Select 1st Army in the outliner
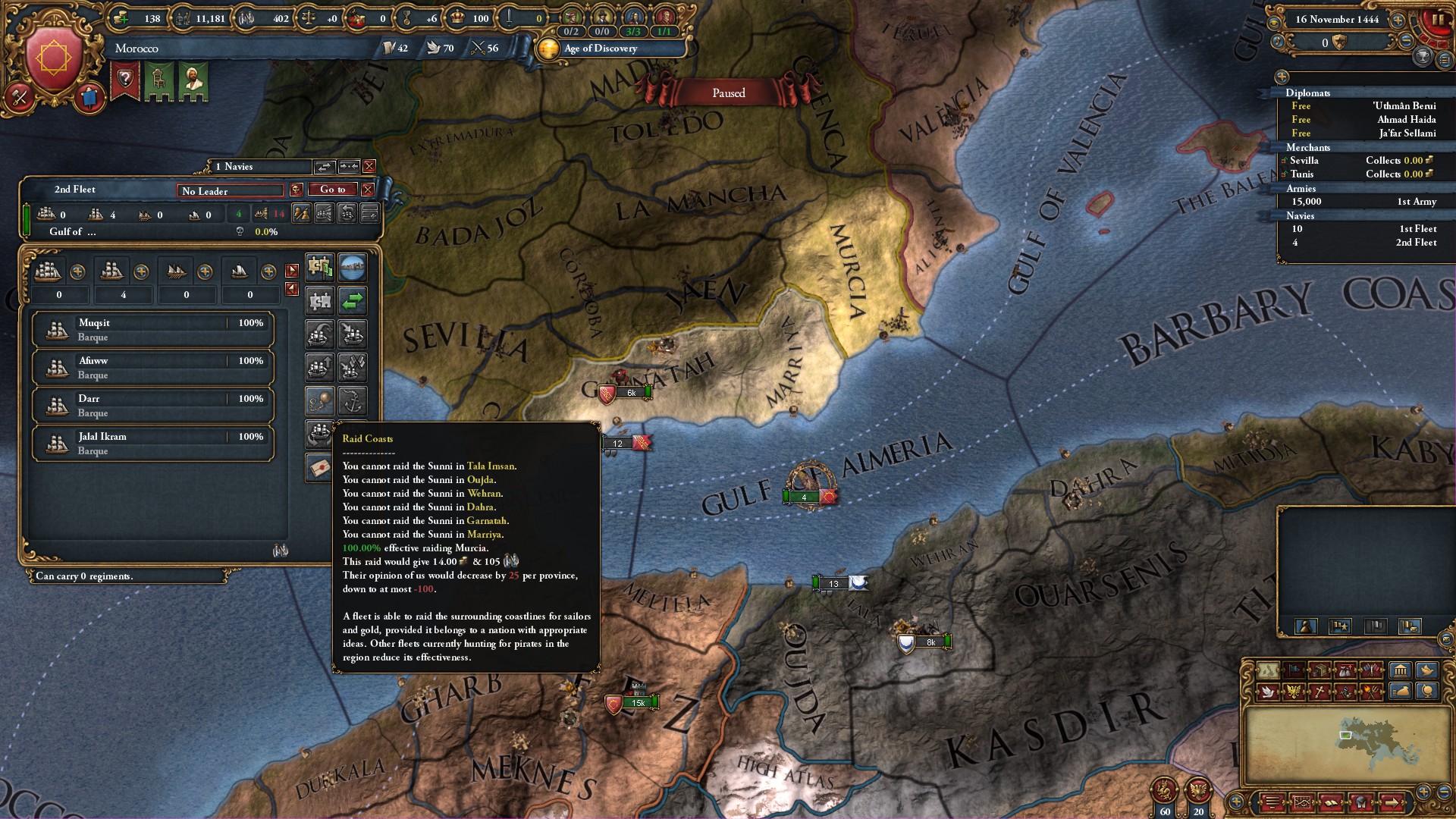 tap(1363, 202)
